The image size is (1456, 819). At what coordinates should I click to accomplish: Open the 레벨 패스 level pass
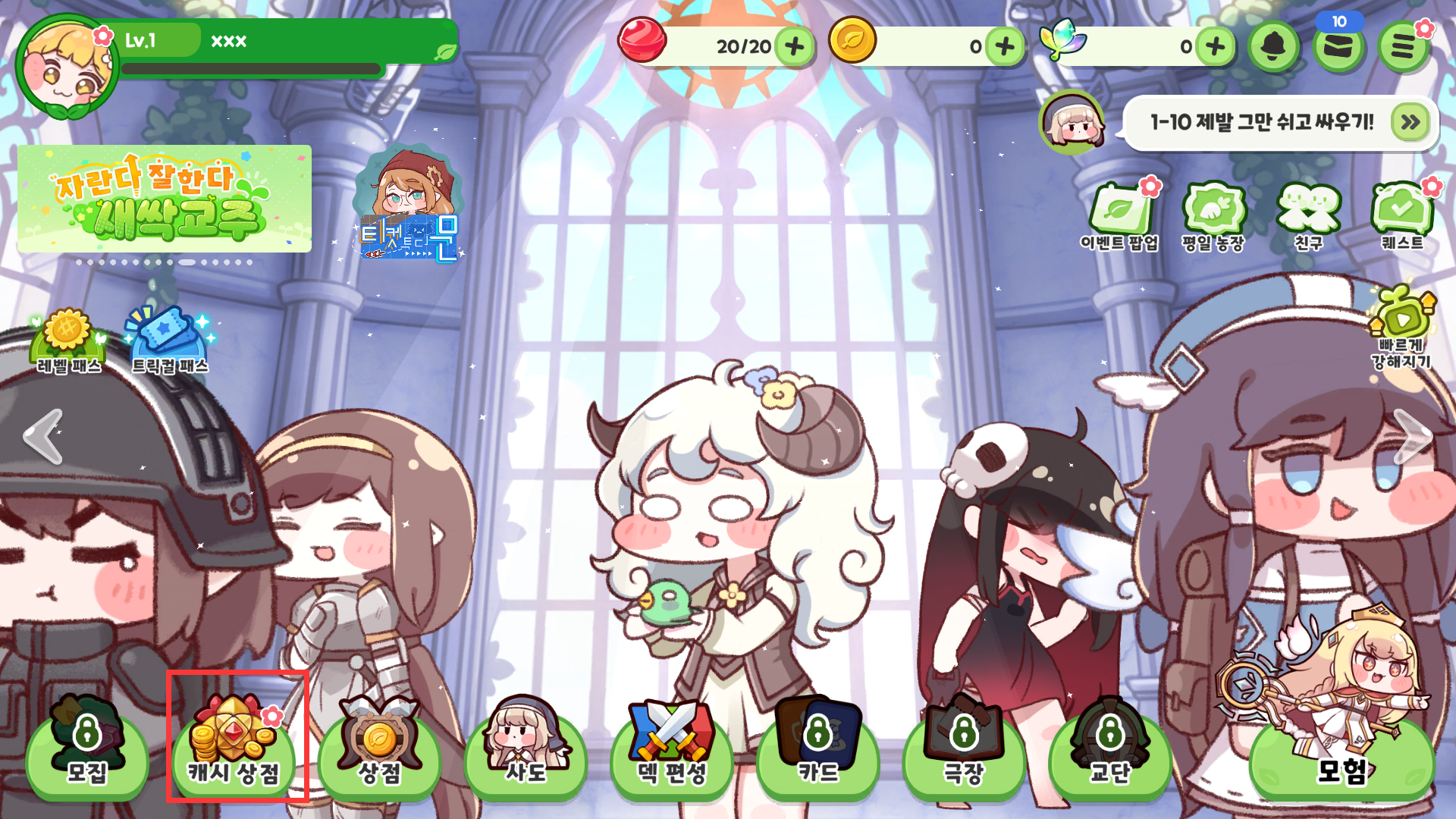[x=68, y=343]
